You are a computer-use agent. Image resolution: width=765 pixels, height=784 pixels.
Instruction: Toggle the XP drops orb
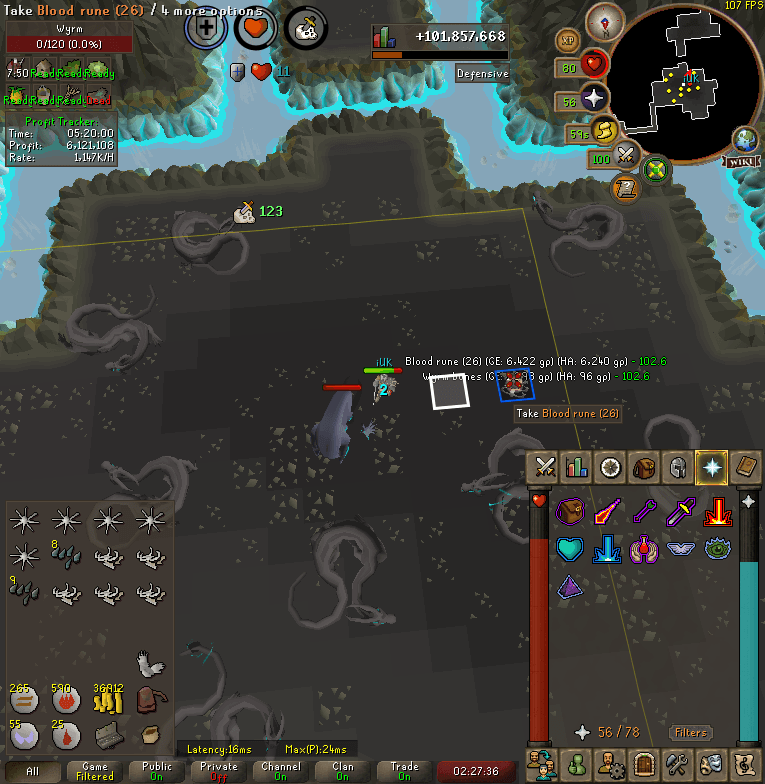click(x=568, y=41)
